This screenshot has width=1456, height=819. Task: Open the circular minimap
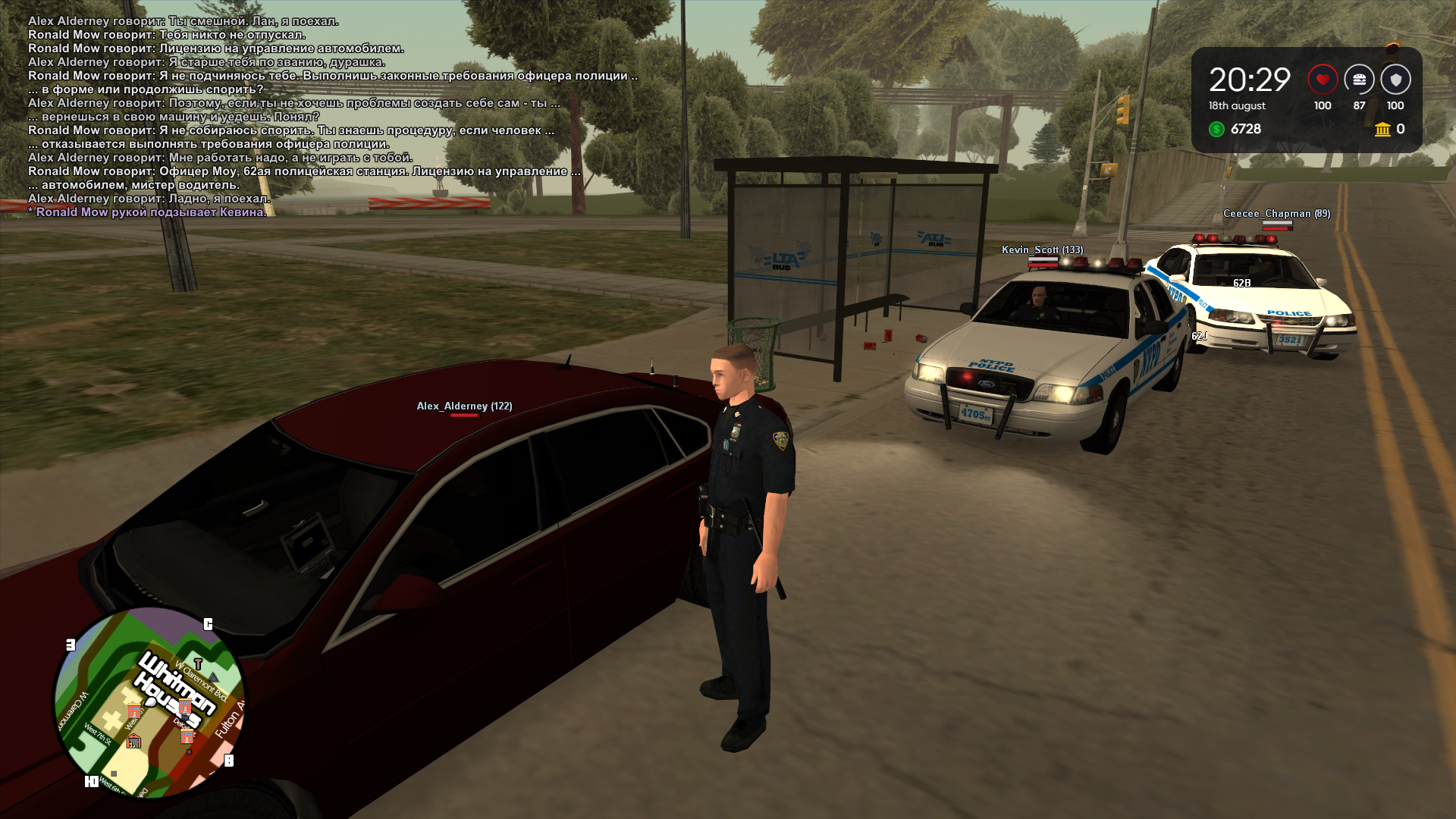pyautogui.click(x=149, y=702)
